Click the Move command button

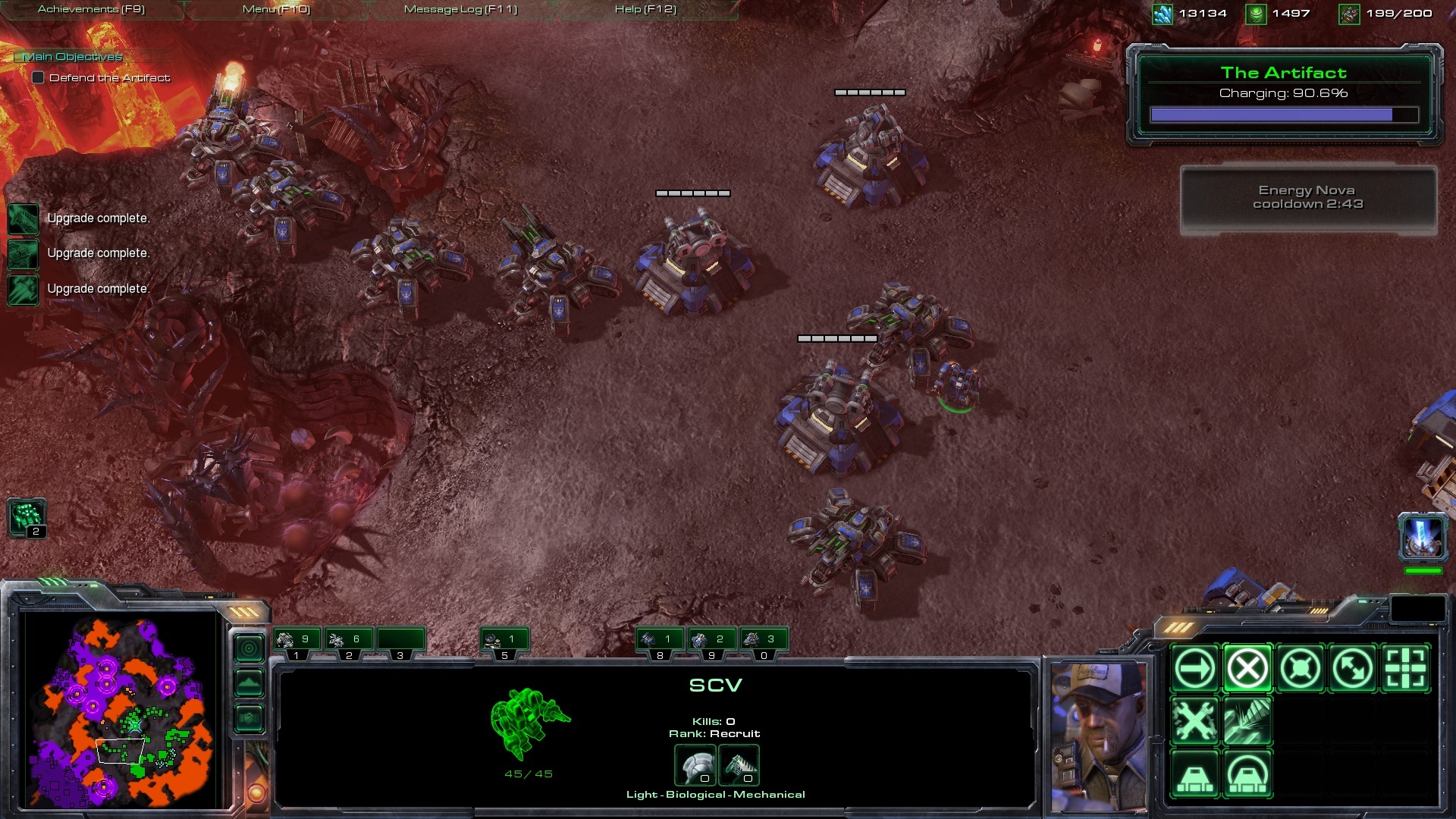[1194, 669]
